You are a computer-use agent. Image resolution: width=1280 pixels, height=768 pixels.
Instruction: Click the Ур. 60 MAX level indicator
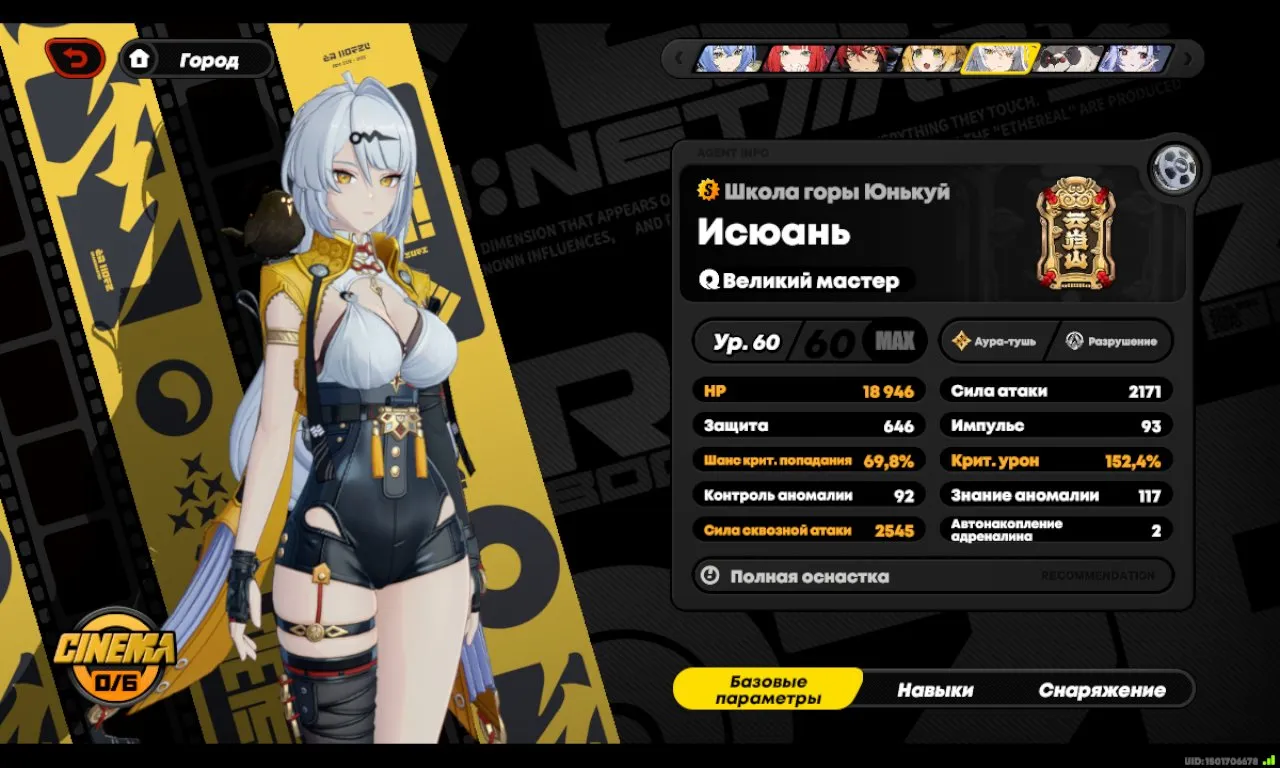[809, 341]
